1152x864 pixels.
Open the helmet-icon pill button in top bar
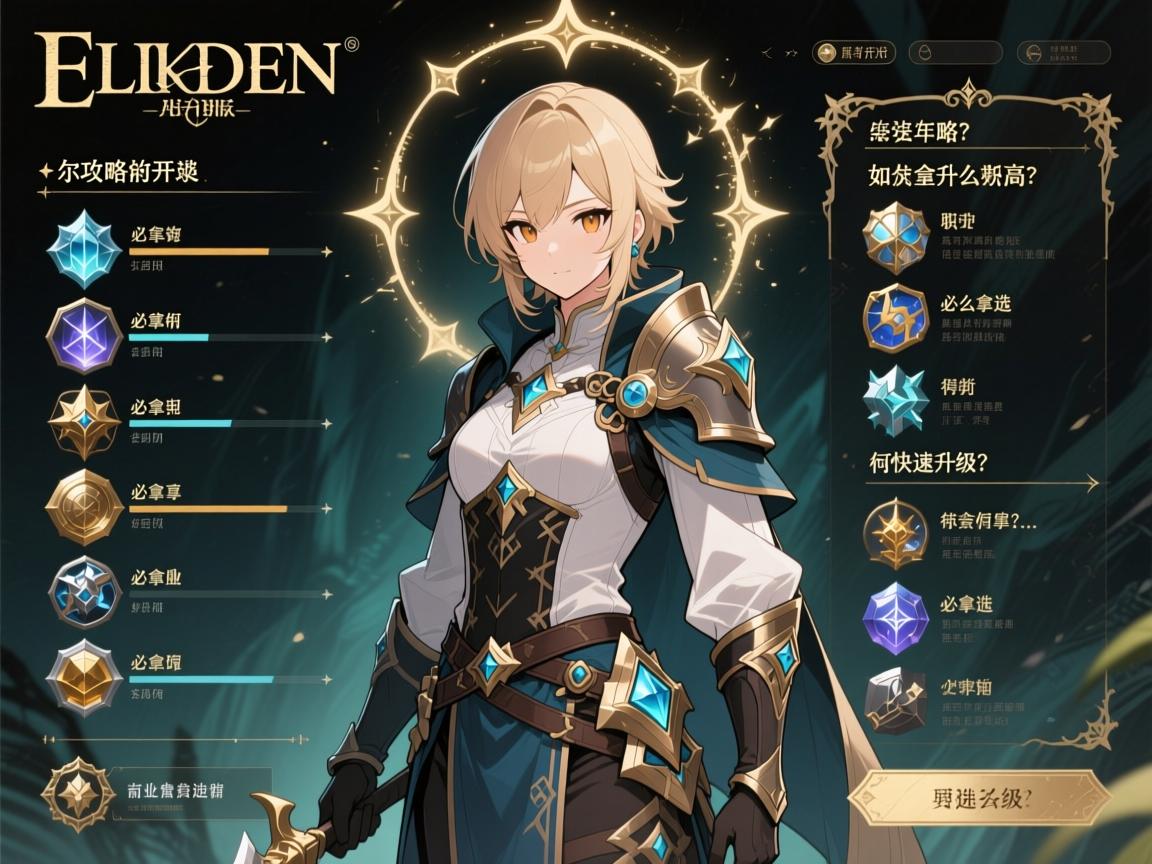pos(1063,53)
